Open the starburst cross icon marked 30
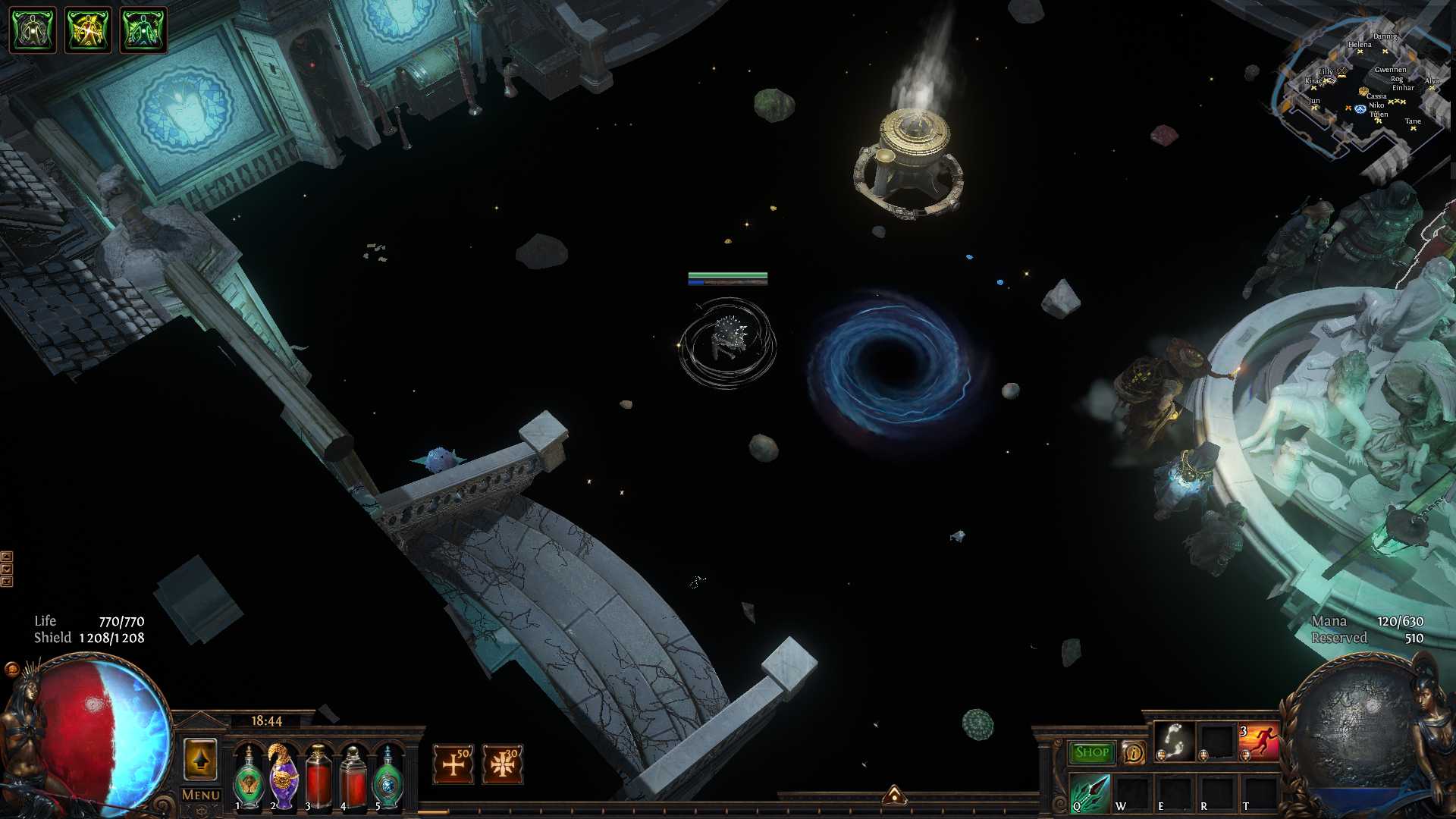 [502, 764]
